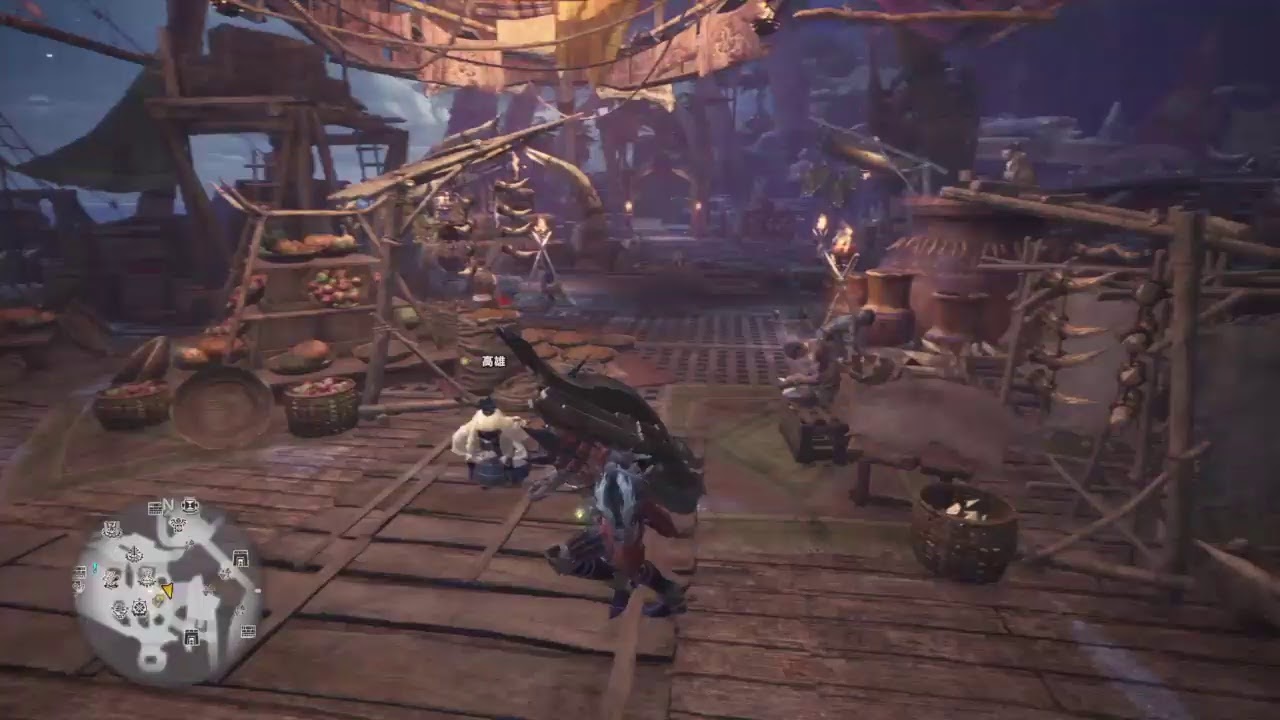Select the elevator icon at the minimap top
The height and width of the screenshot is (720, 1280).
pos(189,506)
